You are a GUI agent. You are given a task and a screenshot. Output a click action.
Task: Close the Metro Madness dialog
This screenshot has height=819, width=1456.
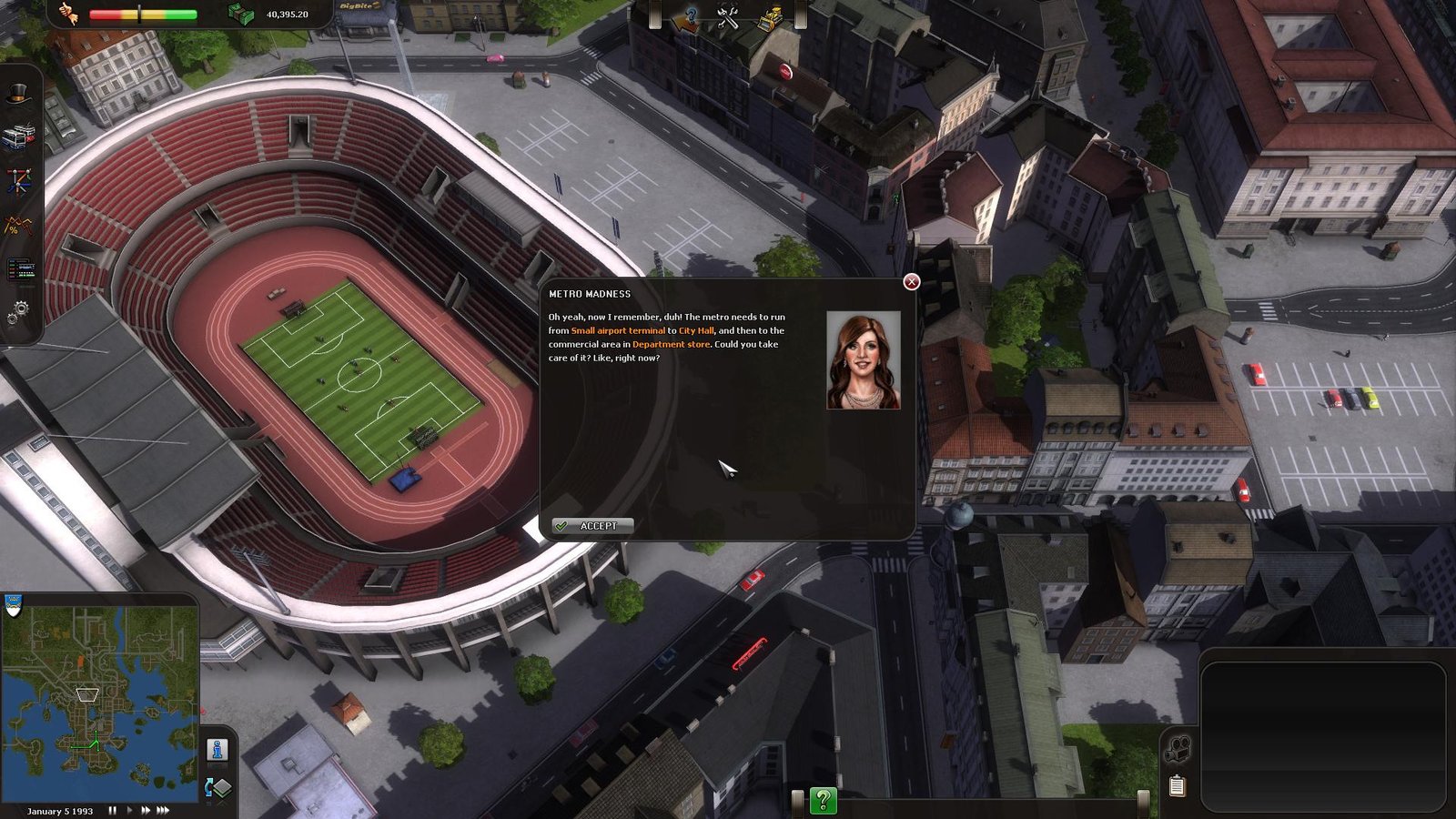[x=911, y=282]
